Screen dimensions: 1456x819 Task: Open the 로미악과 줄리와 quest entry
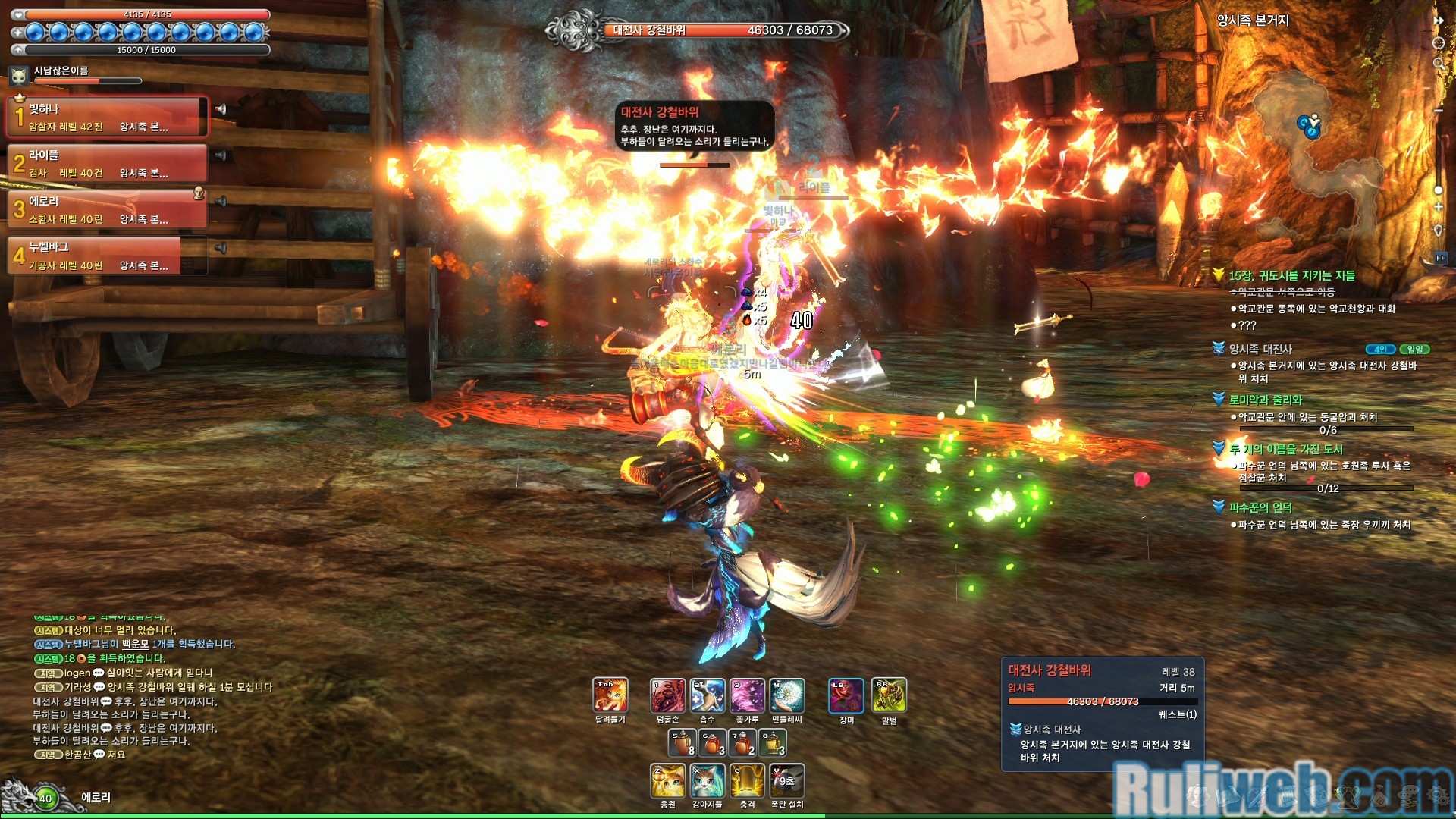[1265, 400]
